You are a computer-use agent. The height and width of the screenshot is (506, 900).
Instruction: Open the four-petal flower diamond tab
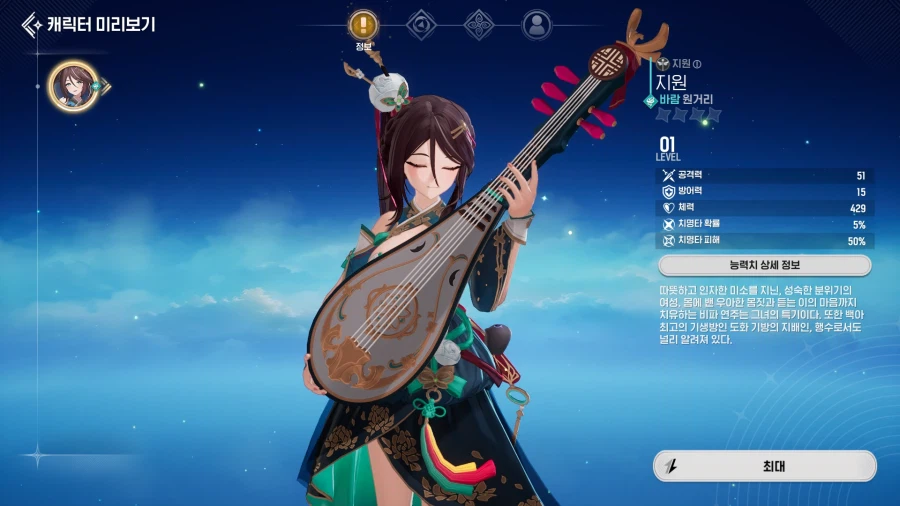(x=480, y=24)
